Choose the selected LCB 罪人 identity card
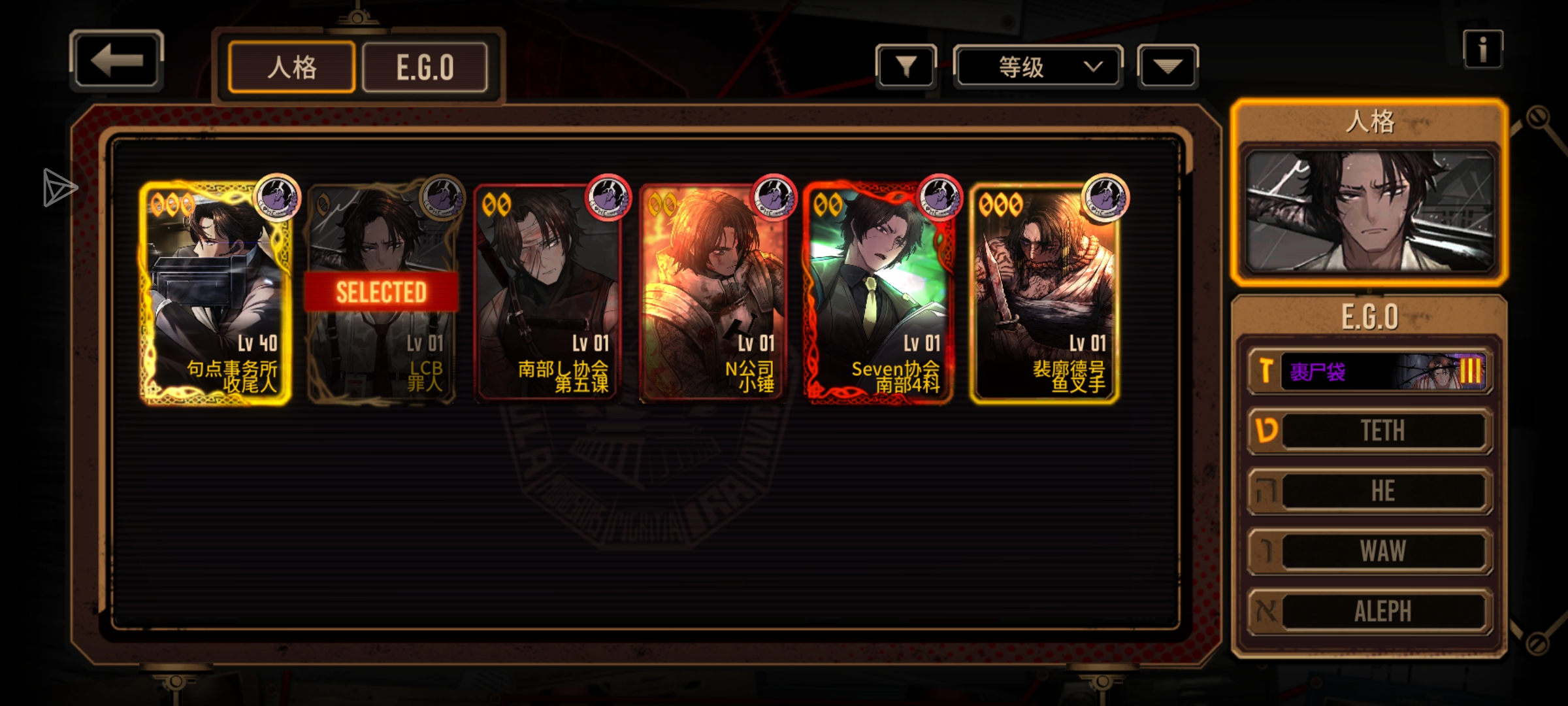The height and width of the screenshot is (706, 1568). pos(382,294)
